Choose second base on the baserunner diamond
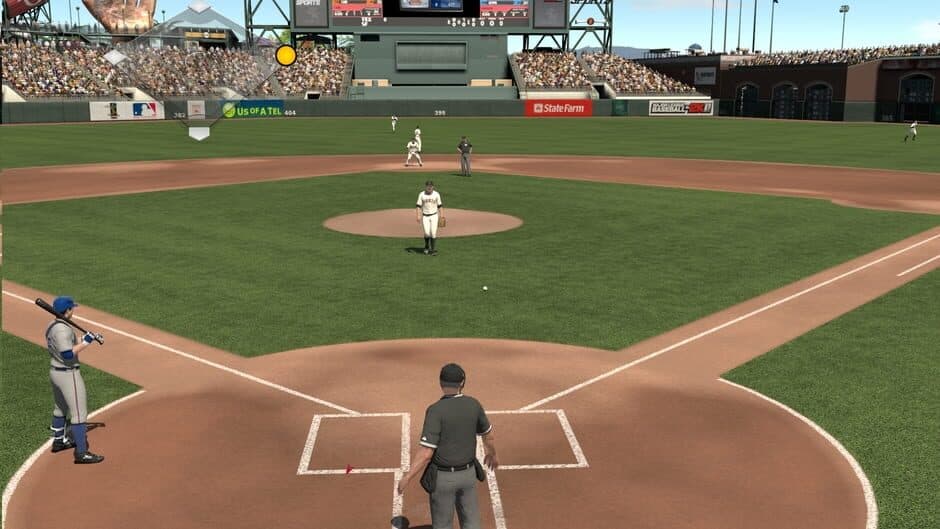Viewport: 940px width, 529px height. pos(199,6)
